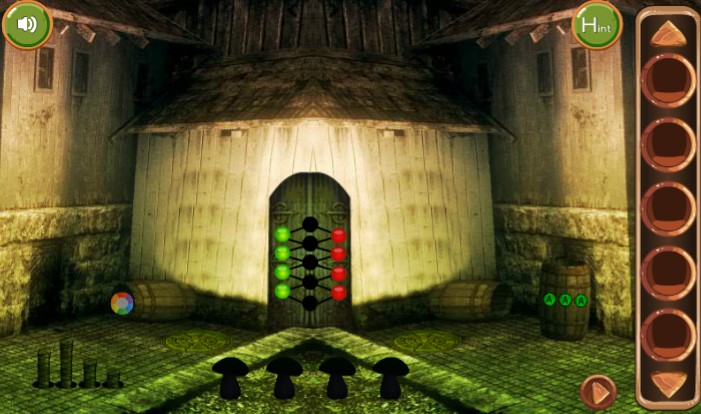The image size is (701, 414).
Task: Toggle the sound speaker button
Action: point(27,24)
